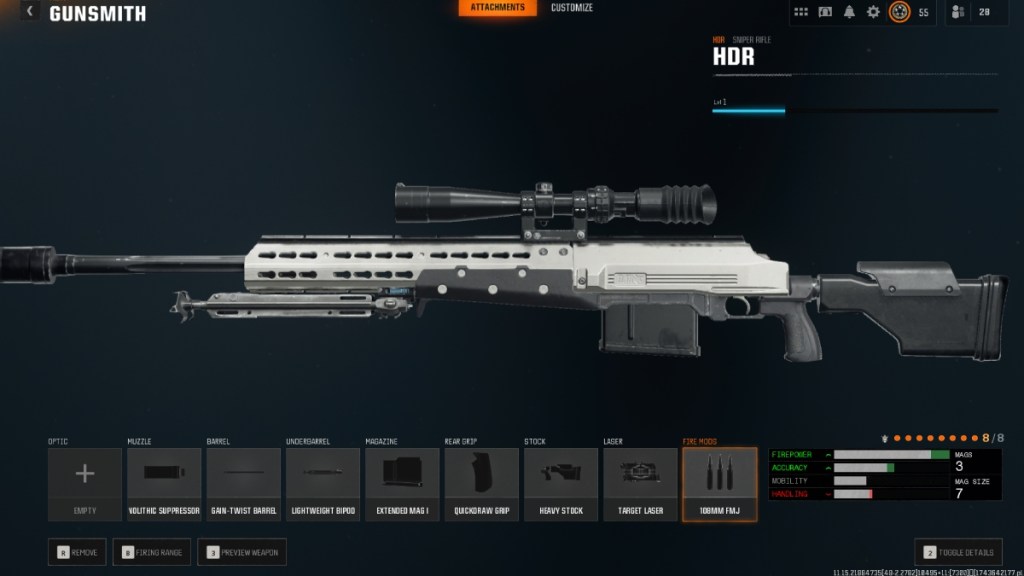The image size is (1024, 576).
Task: Choose the Quickdraw Grip rear grip slot
Action: click(481, 484)
